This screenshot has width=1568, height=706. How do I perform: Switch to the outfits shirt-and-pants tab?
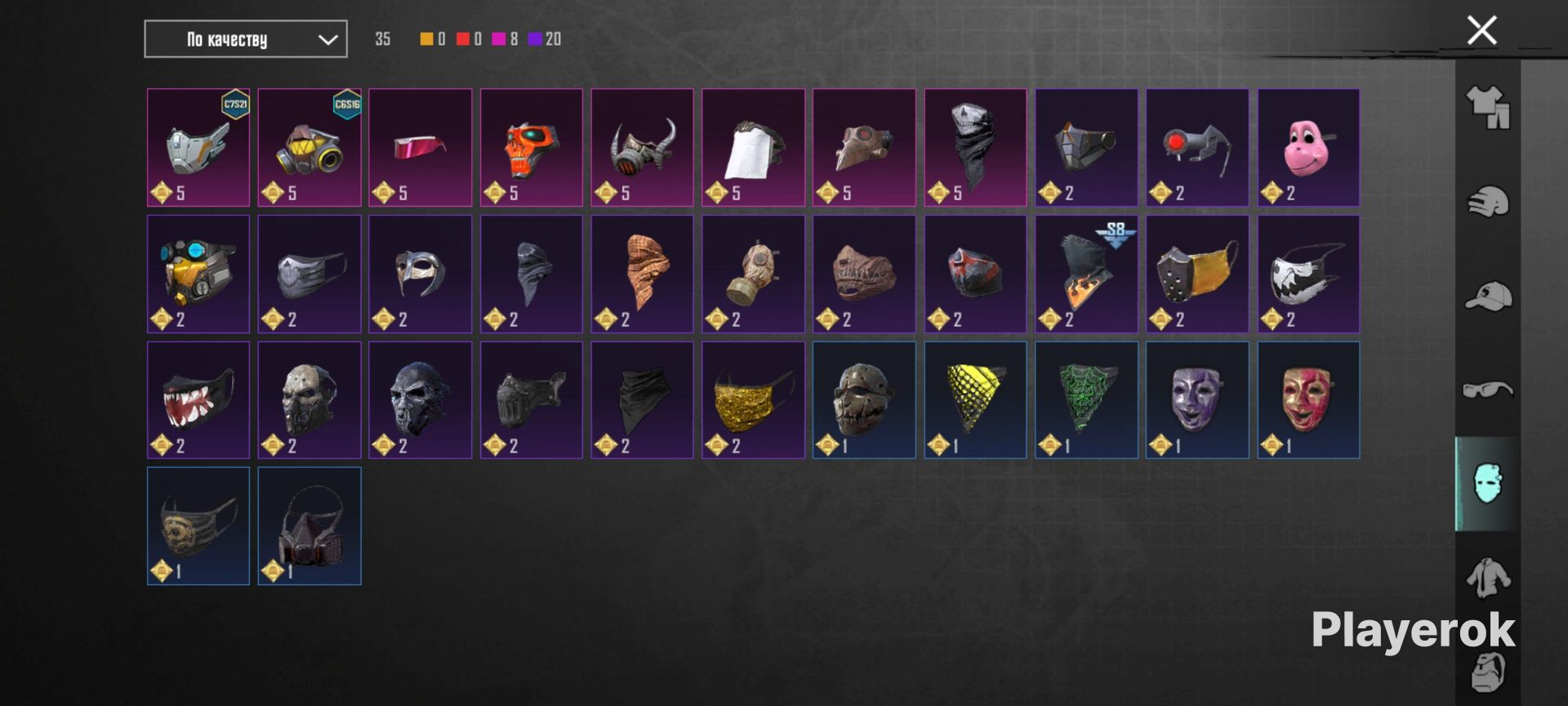pos(1488,108)
